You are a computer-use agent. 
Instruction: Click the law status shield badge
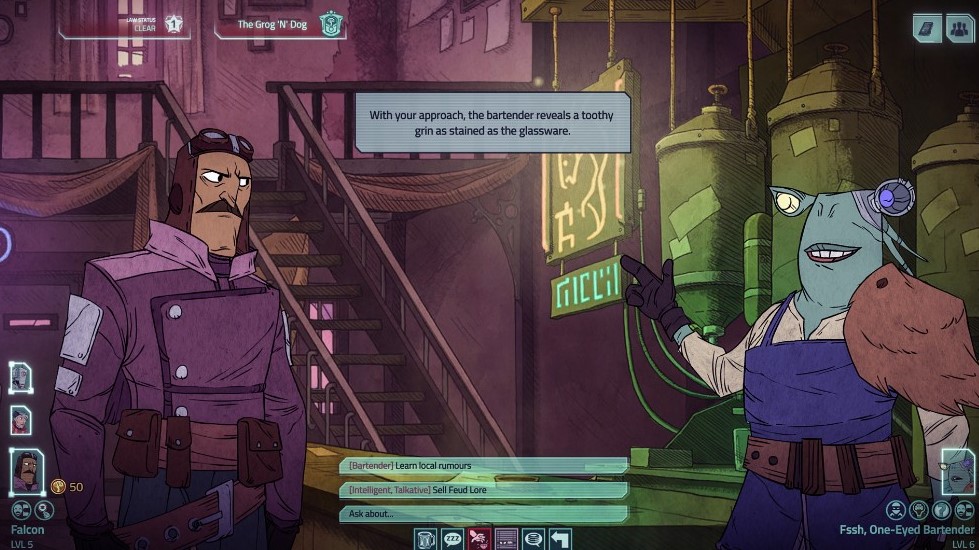174,23
